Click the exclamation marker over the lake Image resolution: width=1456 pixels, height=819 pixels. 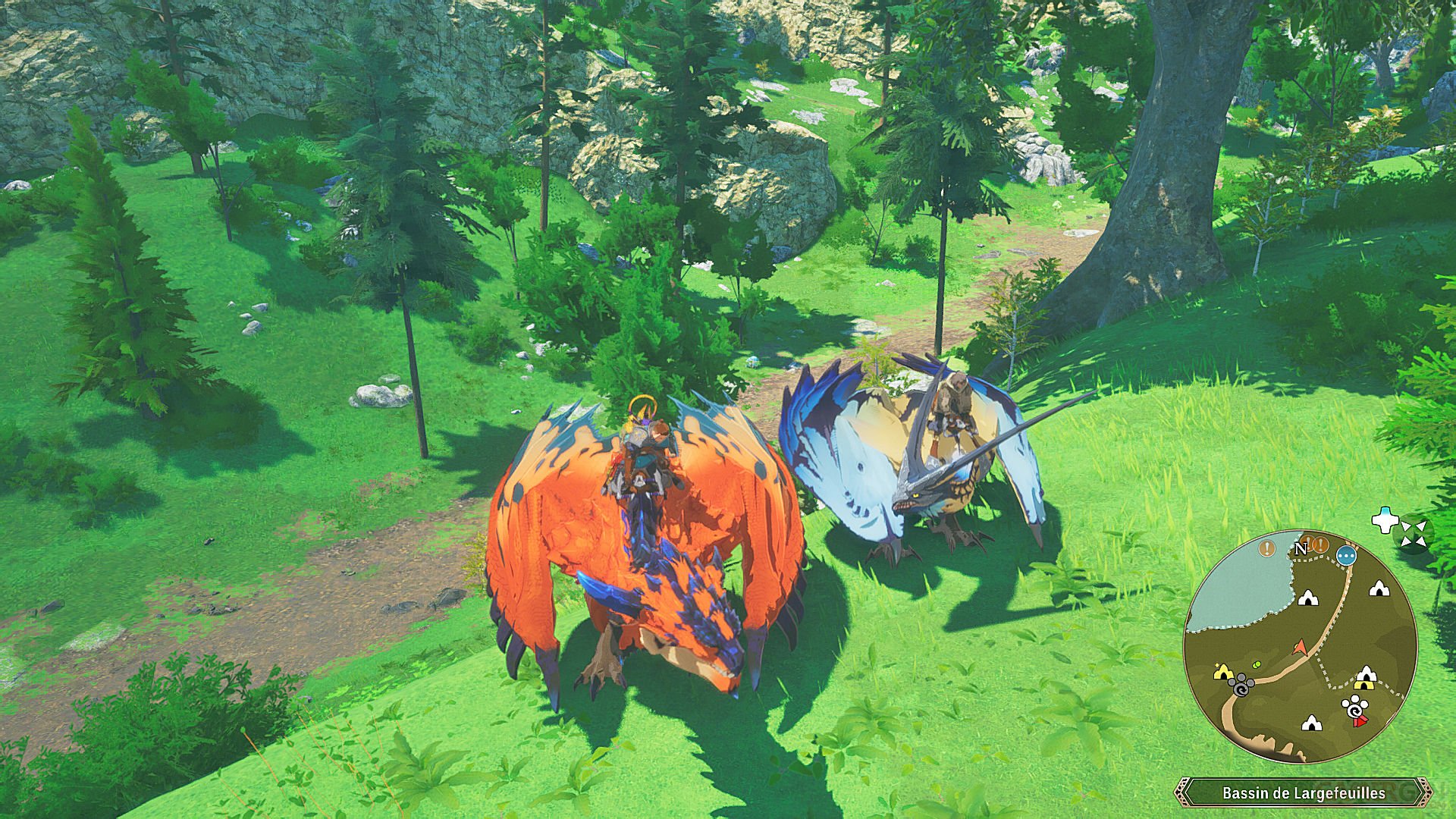[x=1266, y=547]
